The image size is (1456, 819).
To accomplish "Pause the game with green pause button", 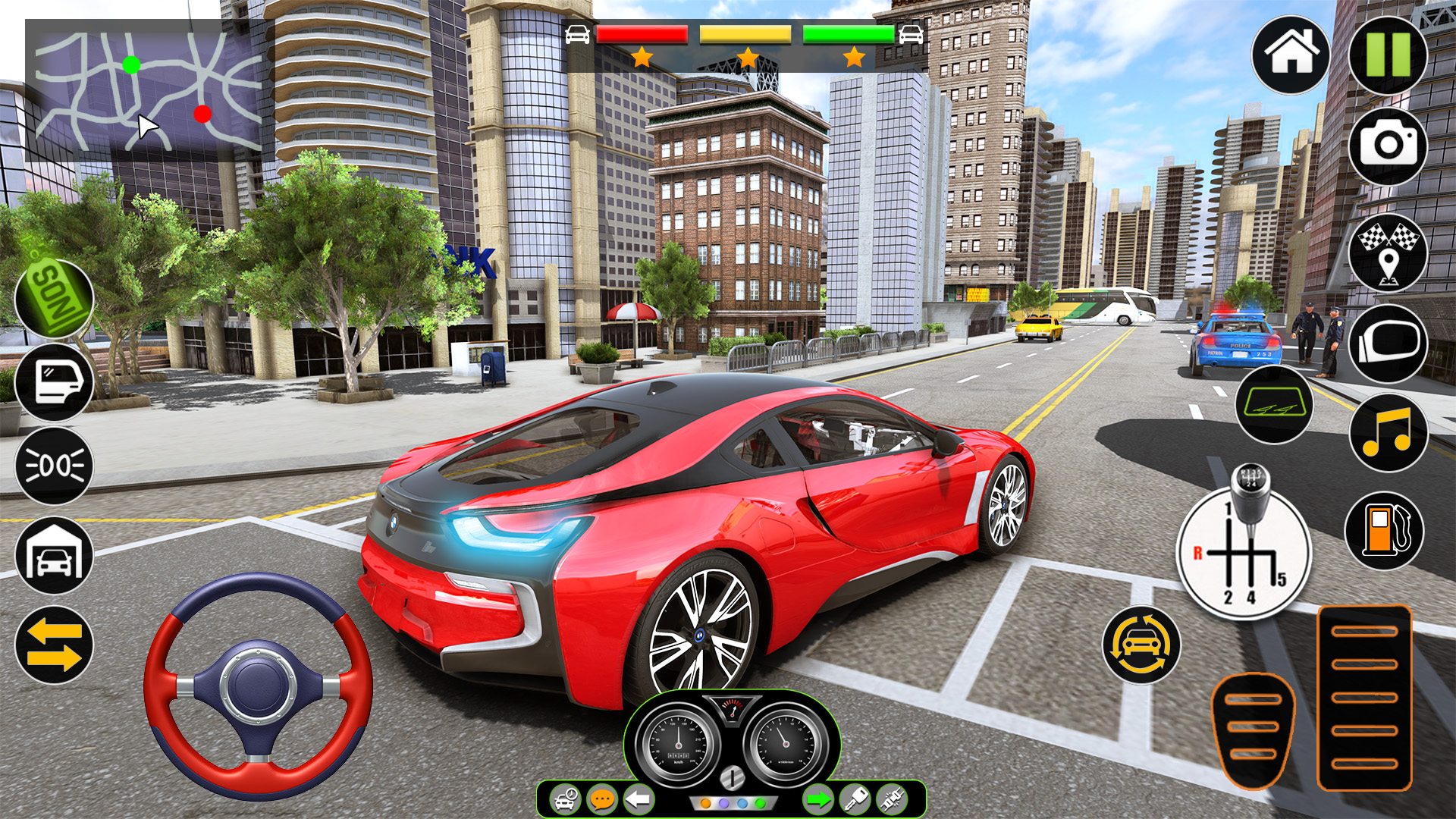I will 1388,55.
